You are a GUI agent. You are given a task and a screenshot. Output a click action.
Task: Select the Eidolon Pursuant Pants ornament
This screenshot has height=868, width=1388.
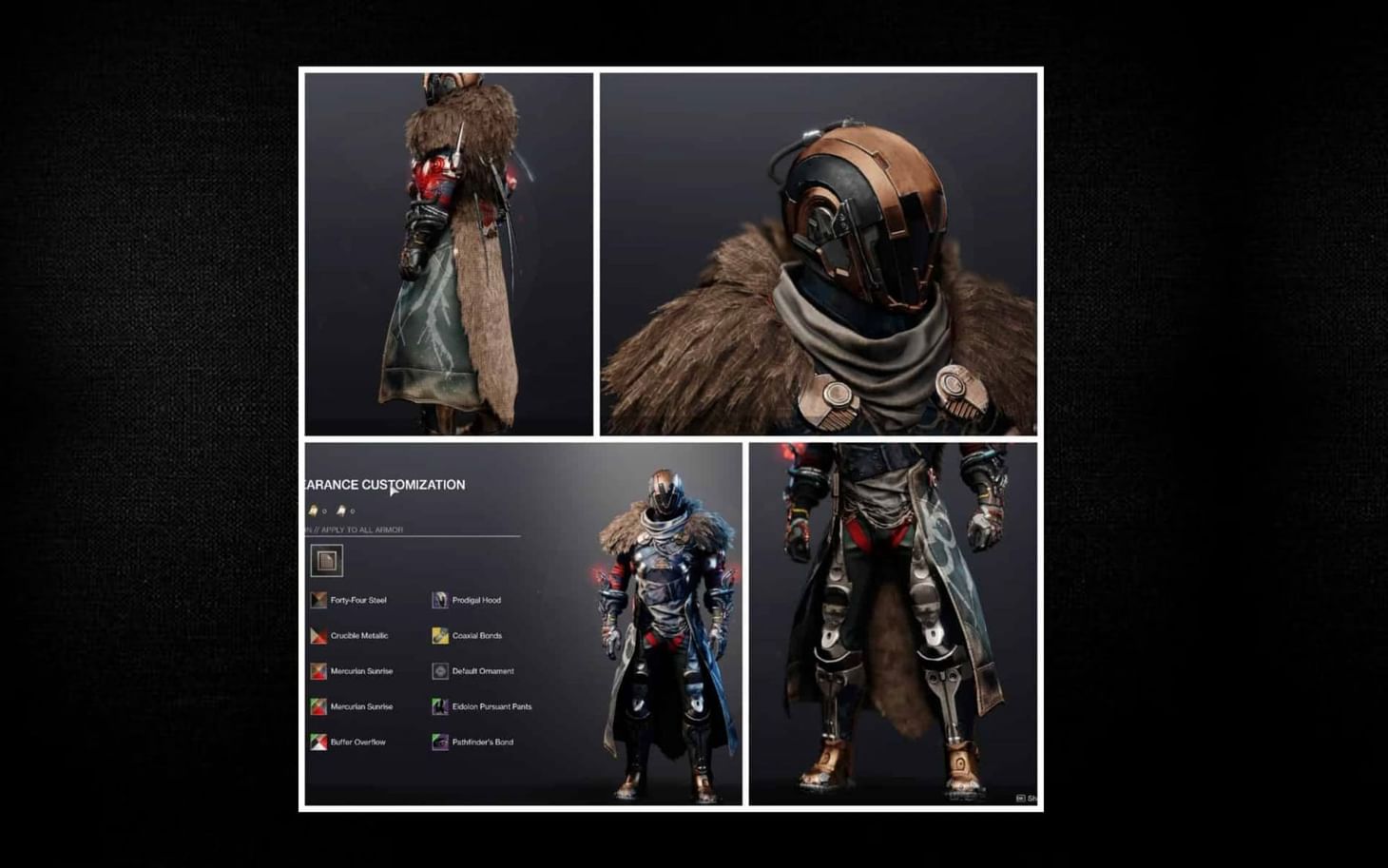pos(442,706)
